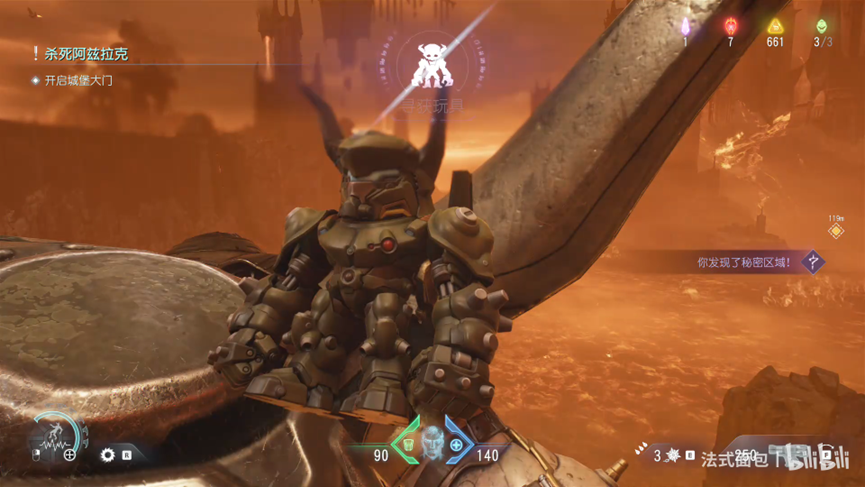
Task: Select the gear-shaped equipment icon
Action: 108,455
